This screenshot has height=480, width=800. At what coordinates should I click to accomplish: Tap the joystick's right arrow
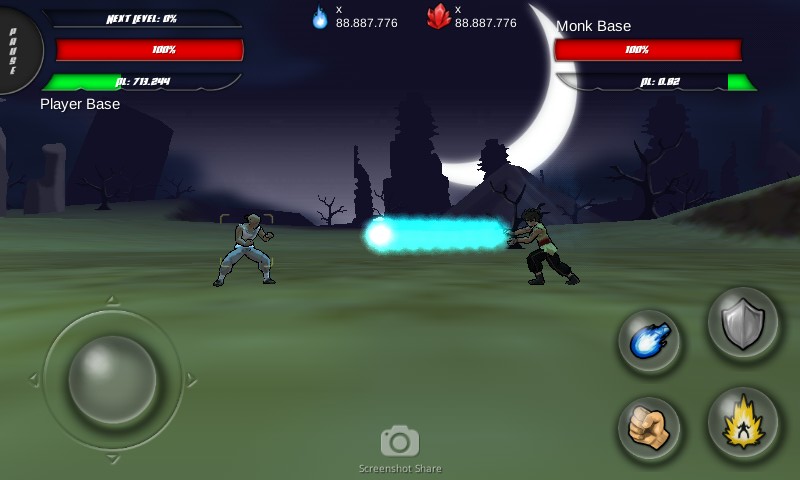pos(190,380)
